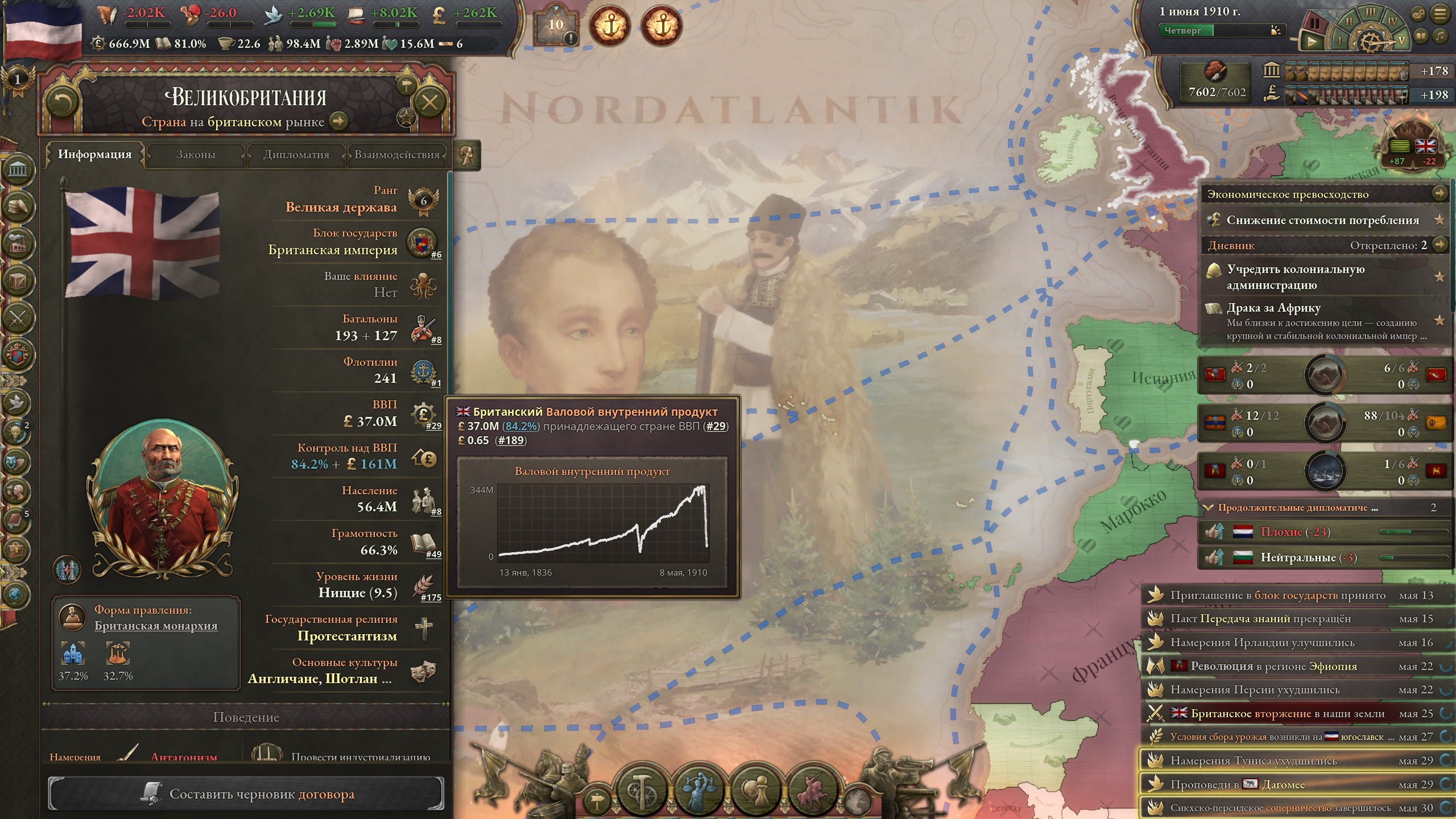Image resolution: width=1456 pixels, height=819 pixels.
Task: Switch to the Законы tab
Action: pos(196,155)
